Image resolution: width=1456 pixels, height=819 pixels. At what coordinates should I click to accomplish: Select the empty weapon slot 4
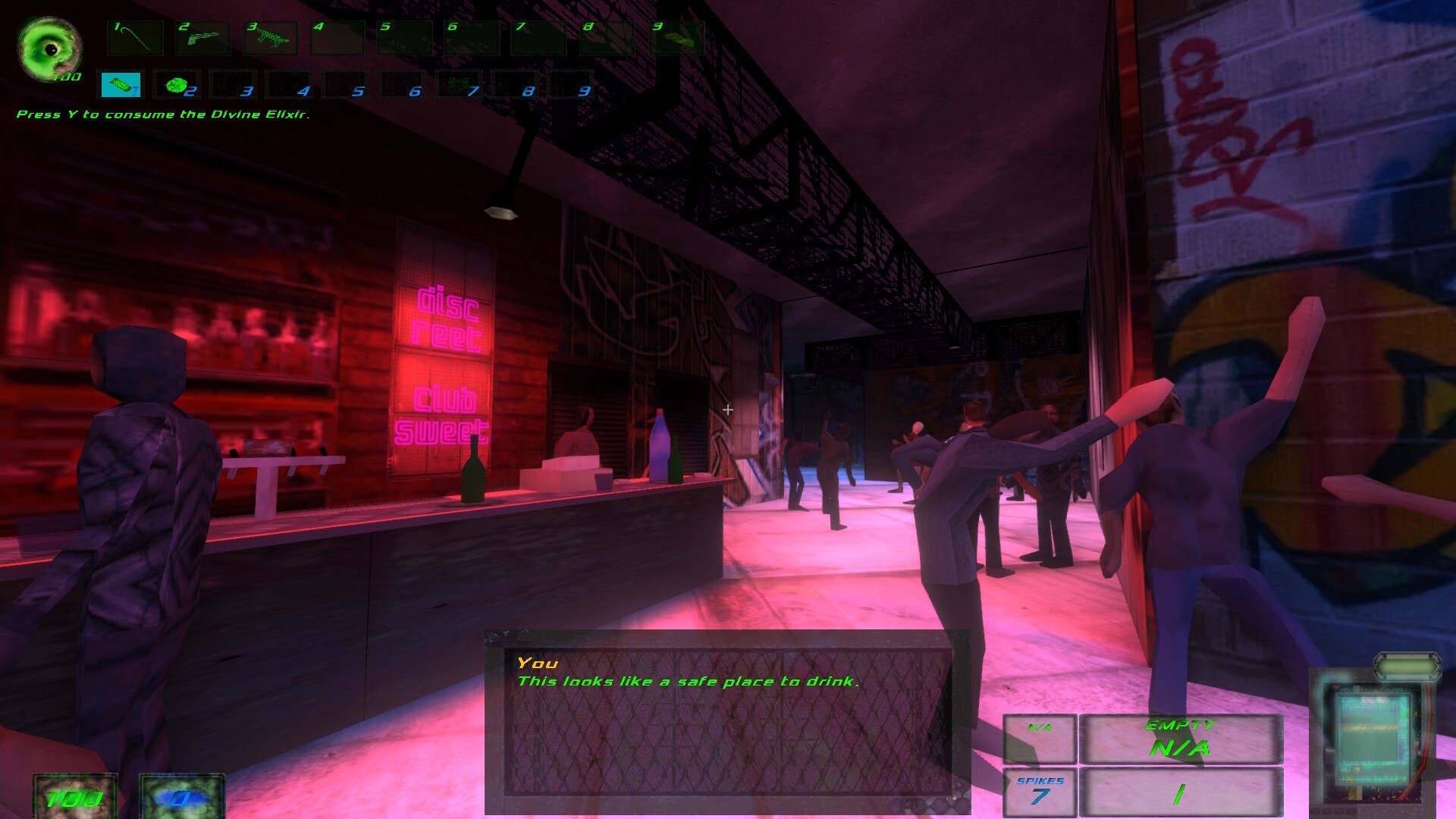[x=336, y=38]
